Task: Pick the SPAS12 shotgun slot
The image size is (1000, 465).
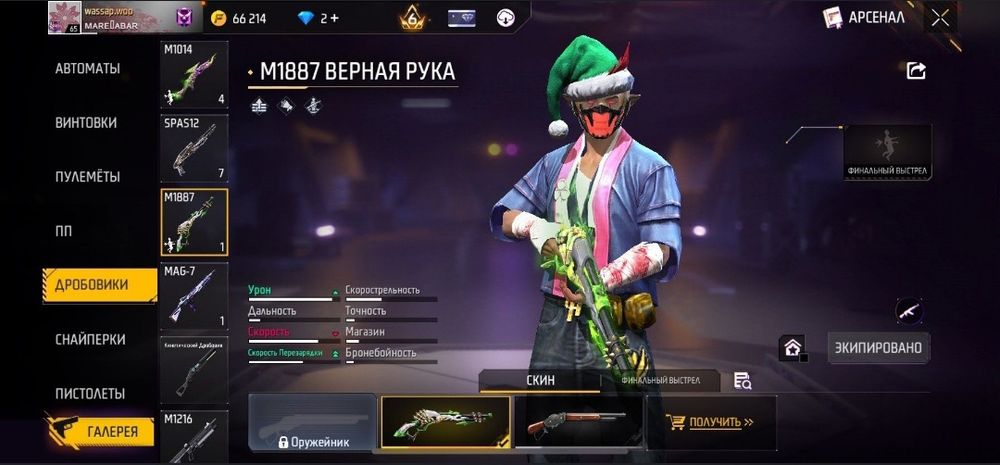Action: [x=194, y=148]
